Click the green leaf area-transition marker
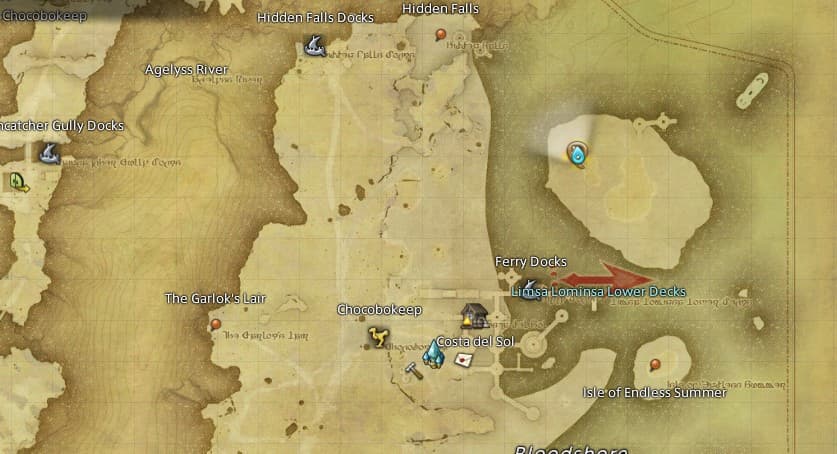Viewport: 837px width, 454px height. tap(17, 182)
